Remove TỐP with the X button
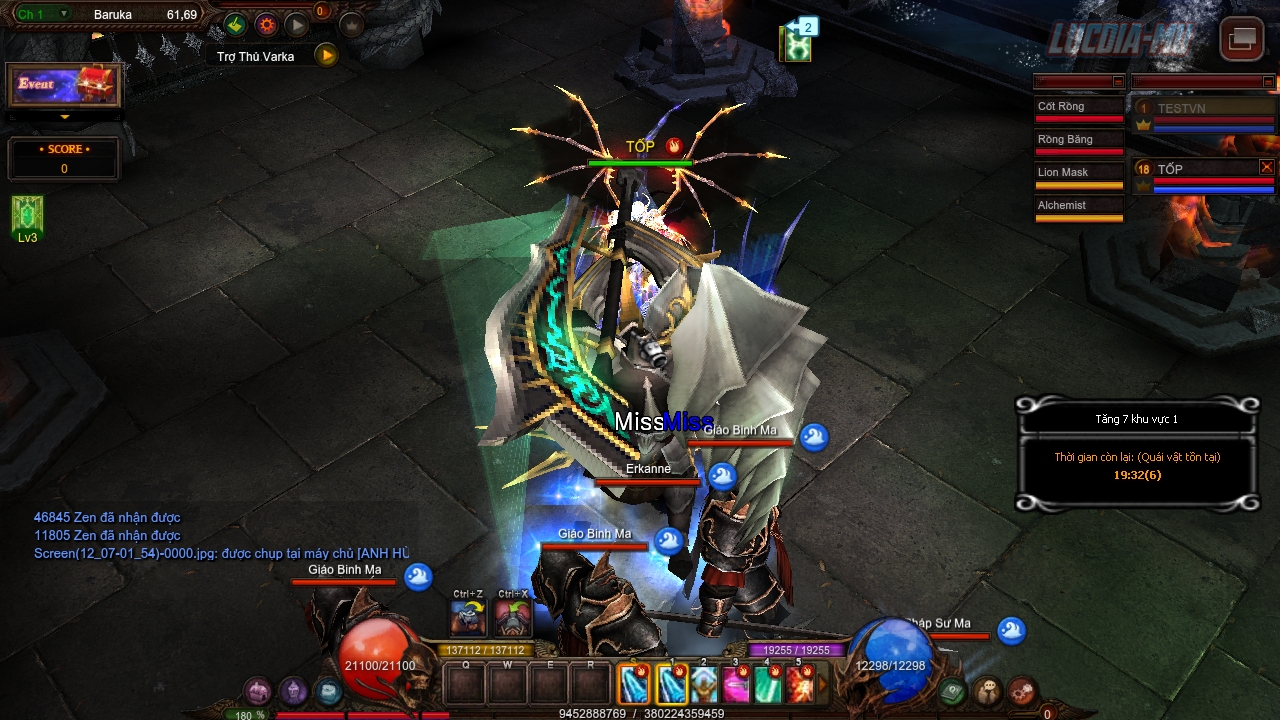Screen dimensions: 1280x720 [1267, 167]
